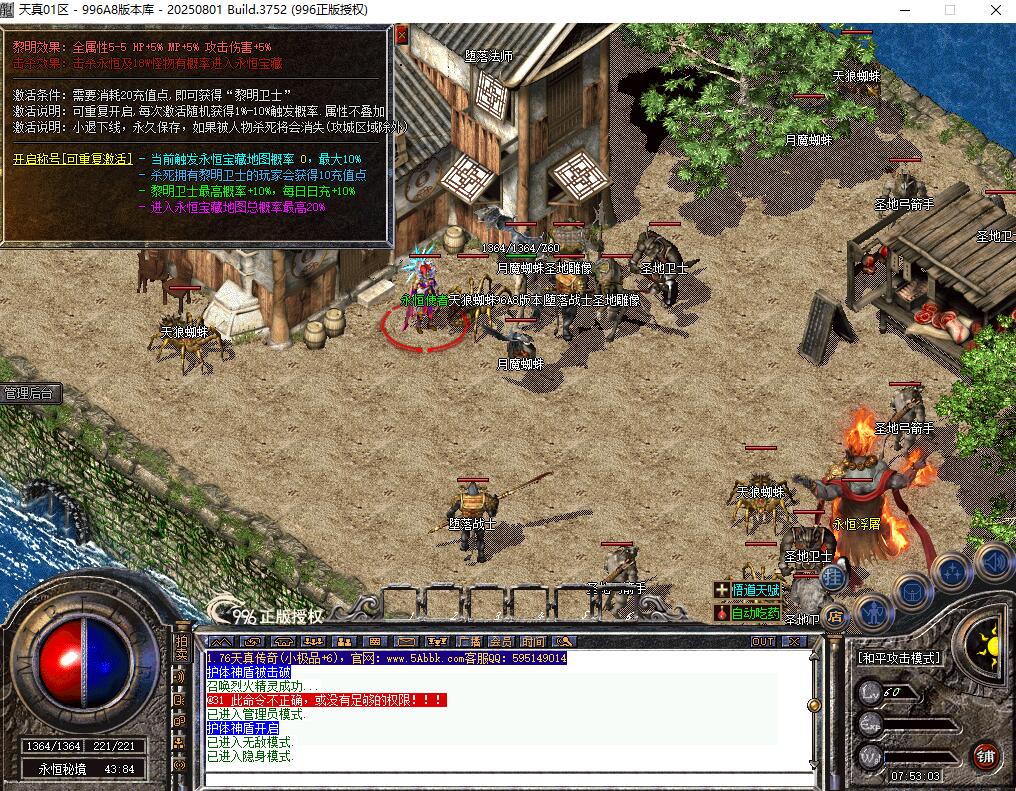
Task: Maximize the game window
Action: click(x=950, y=10)
